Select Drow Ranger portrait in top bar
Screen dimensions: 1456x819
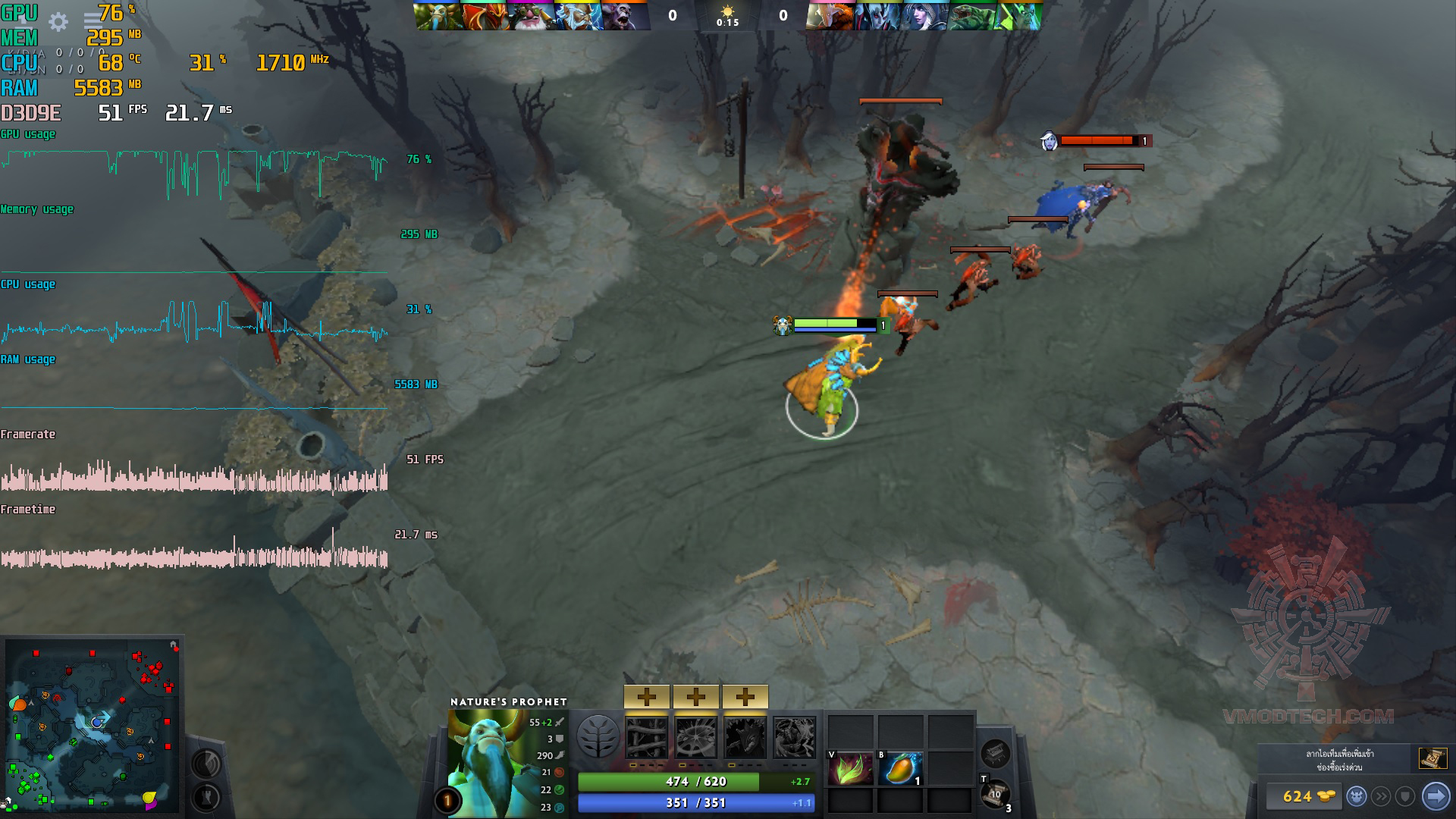pos(925,16)
